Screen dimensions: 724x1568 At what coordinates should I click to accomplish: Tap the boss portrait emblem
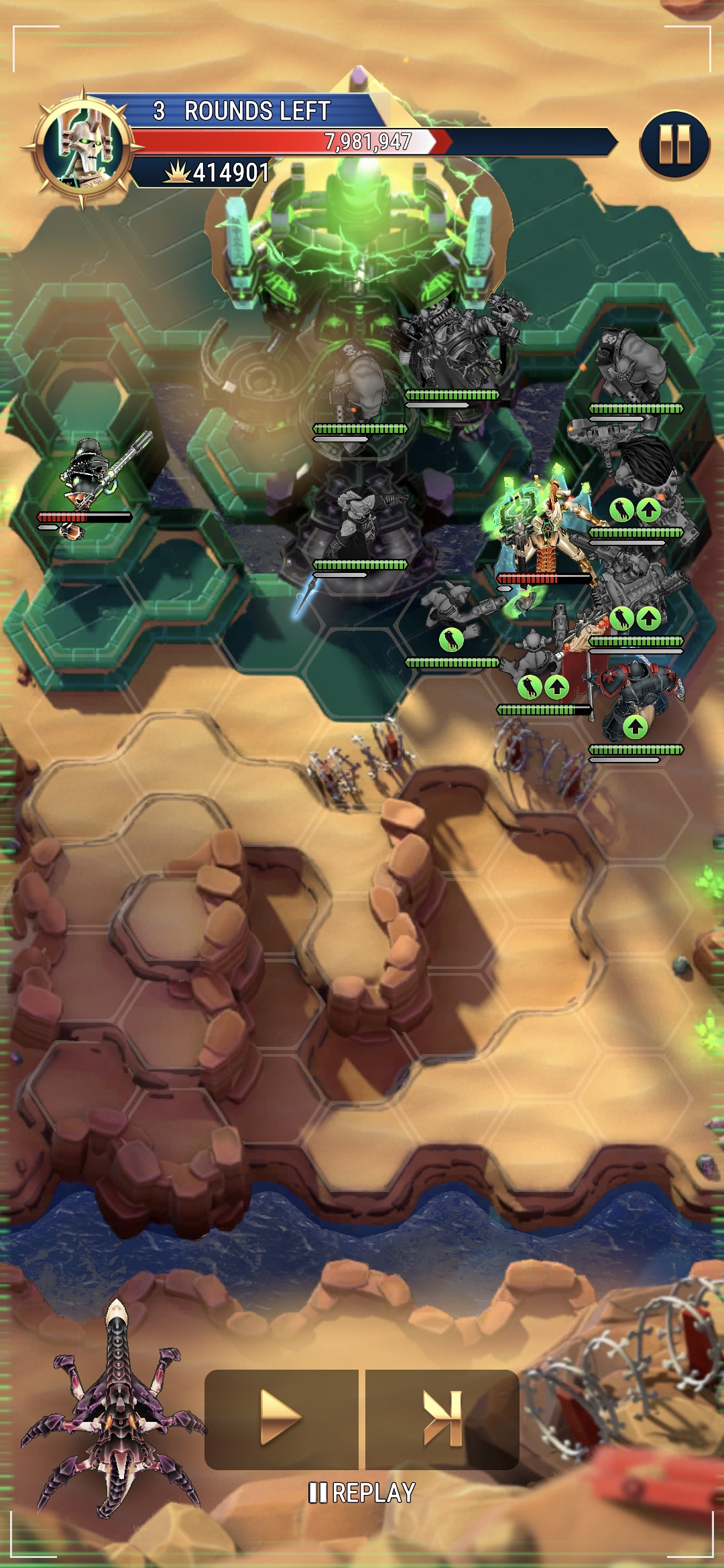[84, 147]
